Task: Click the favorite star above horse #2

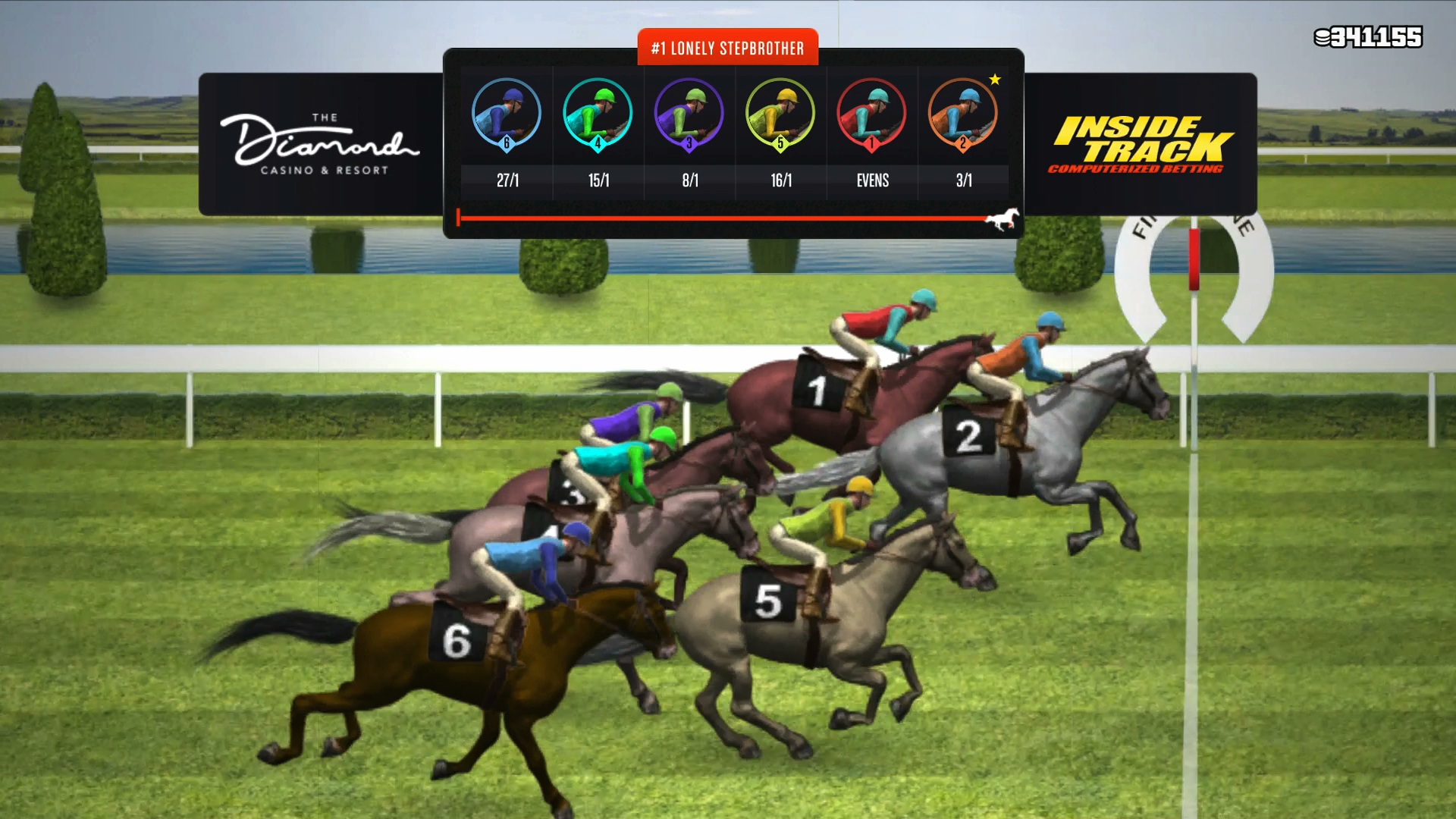Action: tap(994, 77)
